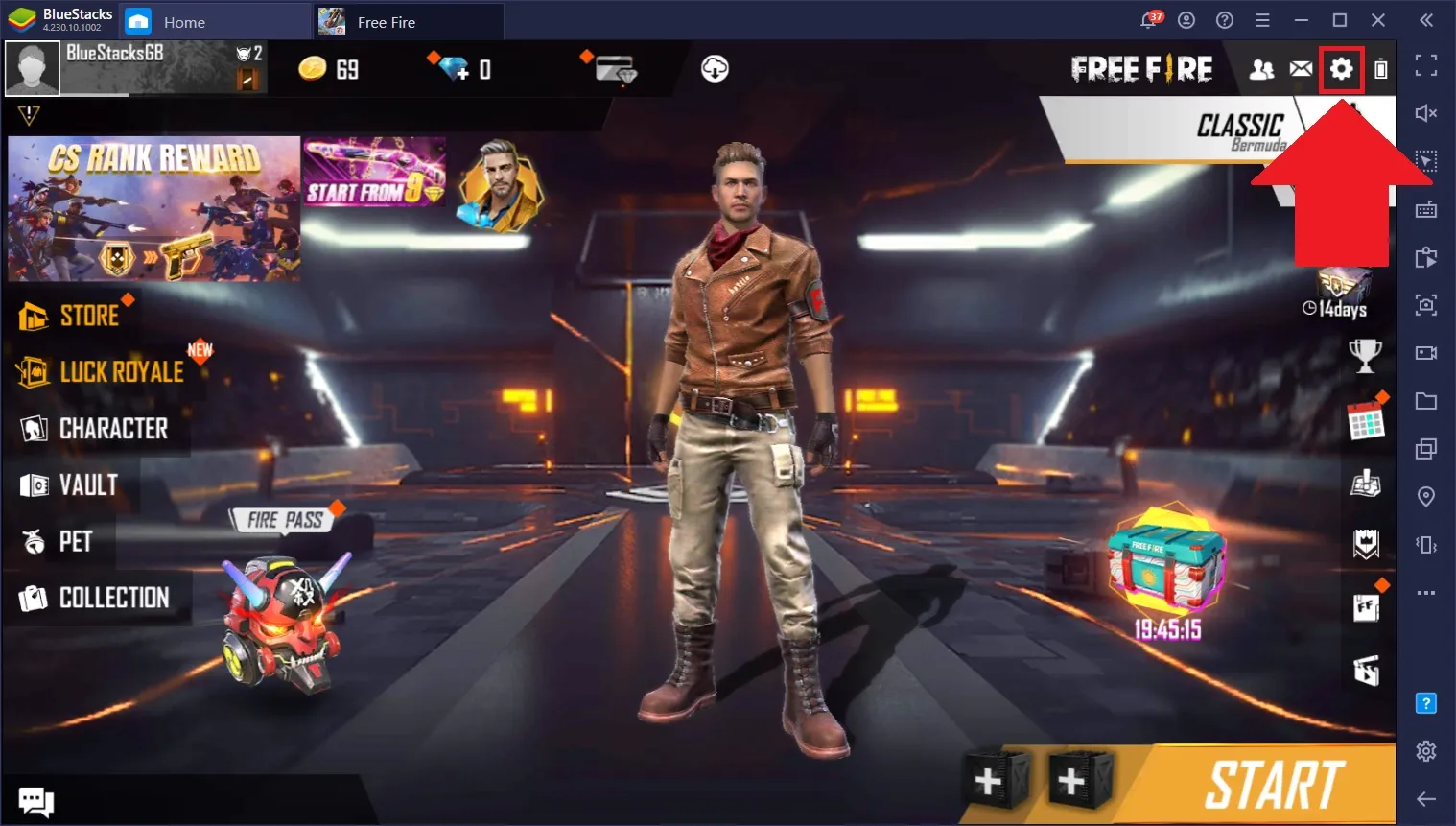The image size is (1456, 826).
Task: Open the highlighted Settings gear in Free Fire
Action: (1341, 69)
